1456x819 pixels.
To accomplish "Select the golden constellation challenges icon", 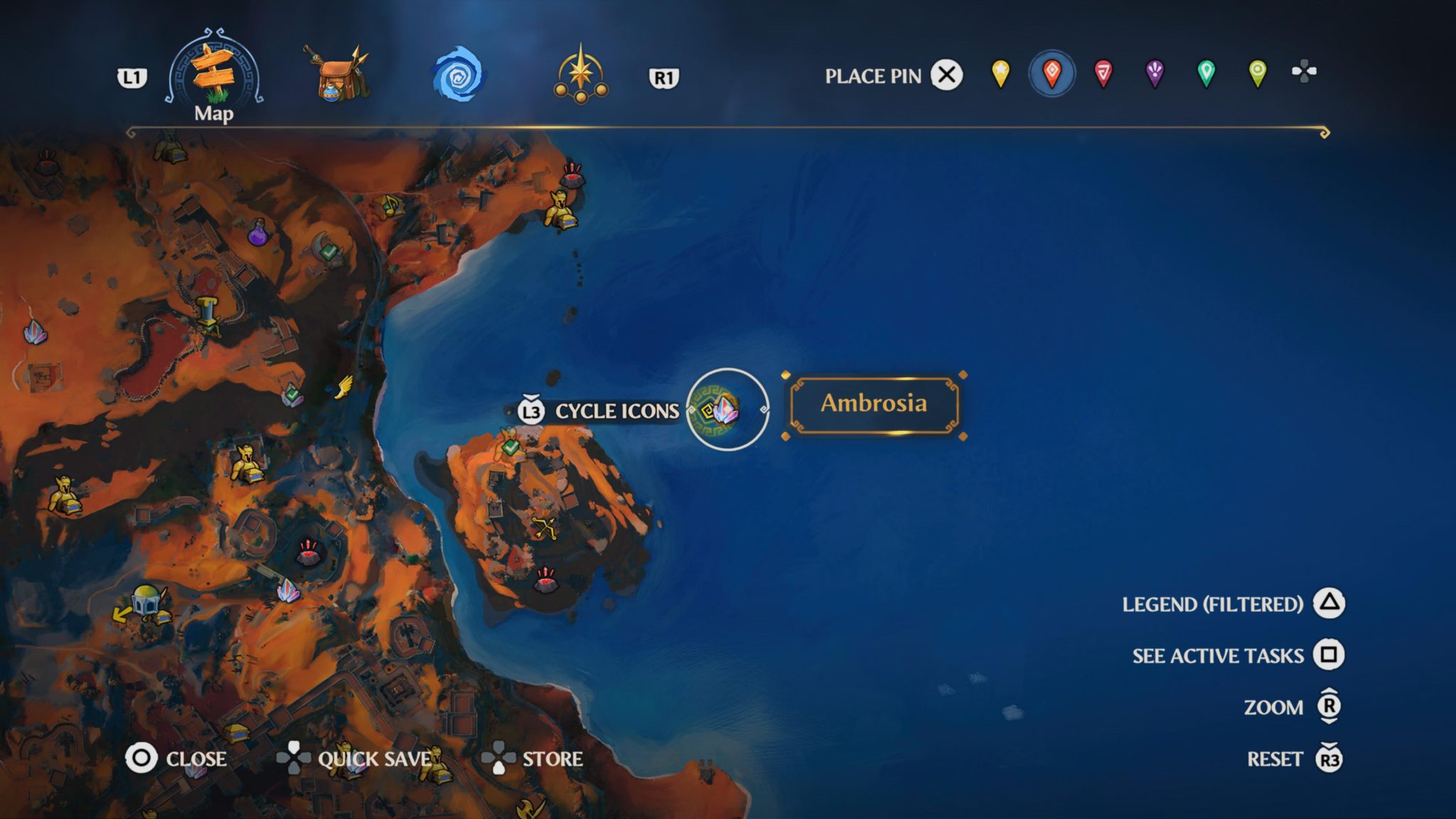I will pyautogui.click(x=579, y=75).
